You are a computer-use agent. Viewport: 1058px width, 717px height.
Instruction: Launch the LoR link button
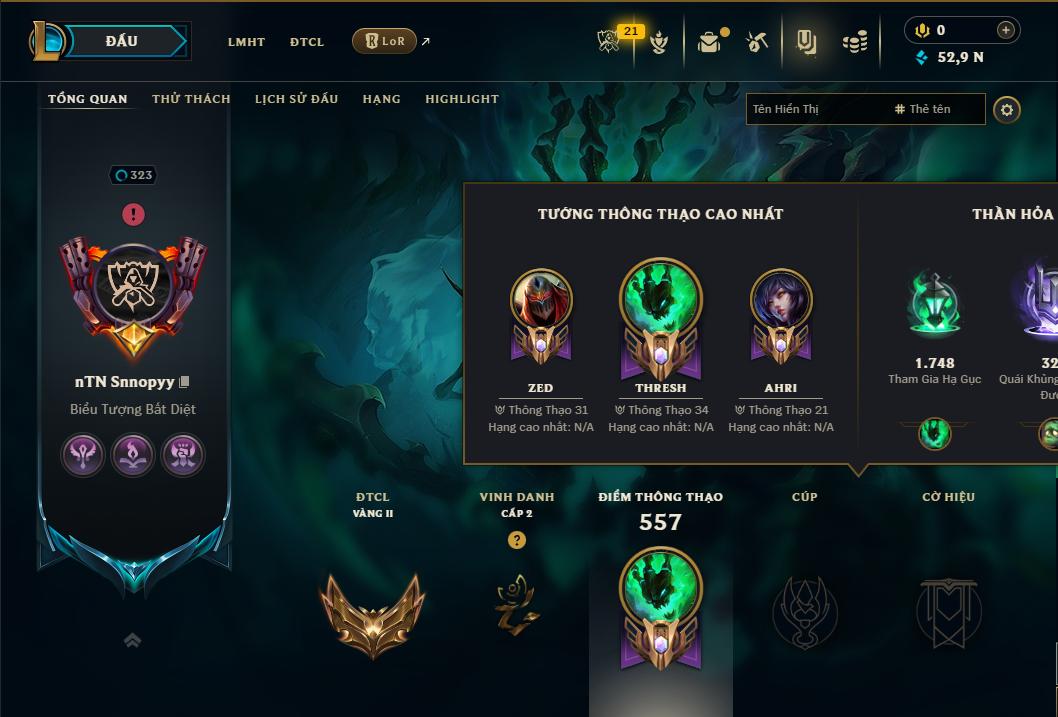click(x=385, y=41)
